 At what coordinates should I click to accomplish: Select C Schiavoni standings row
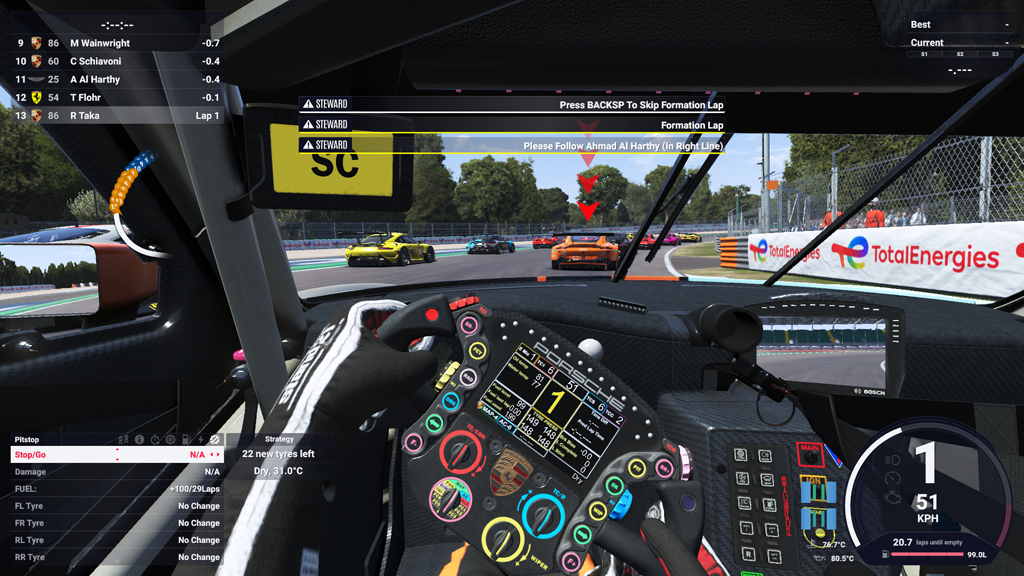click(x=110, y=61)
